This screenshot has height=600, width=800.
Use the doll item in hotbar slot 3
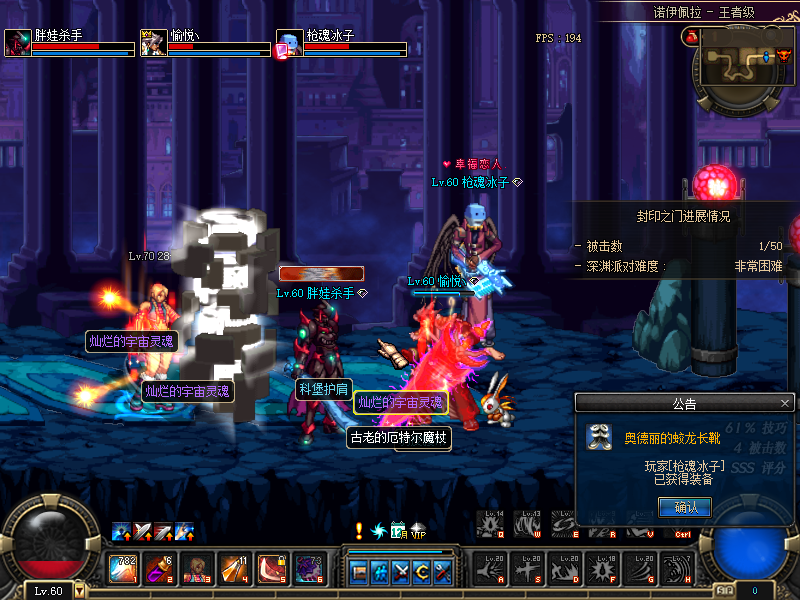(197, 568)
